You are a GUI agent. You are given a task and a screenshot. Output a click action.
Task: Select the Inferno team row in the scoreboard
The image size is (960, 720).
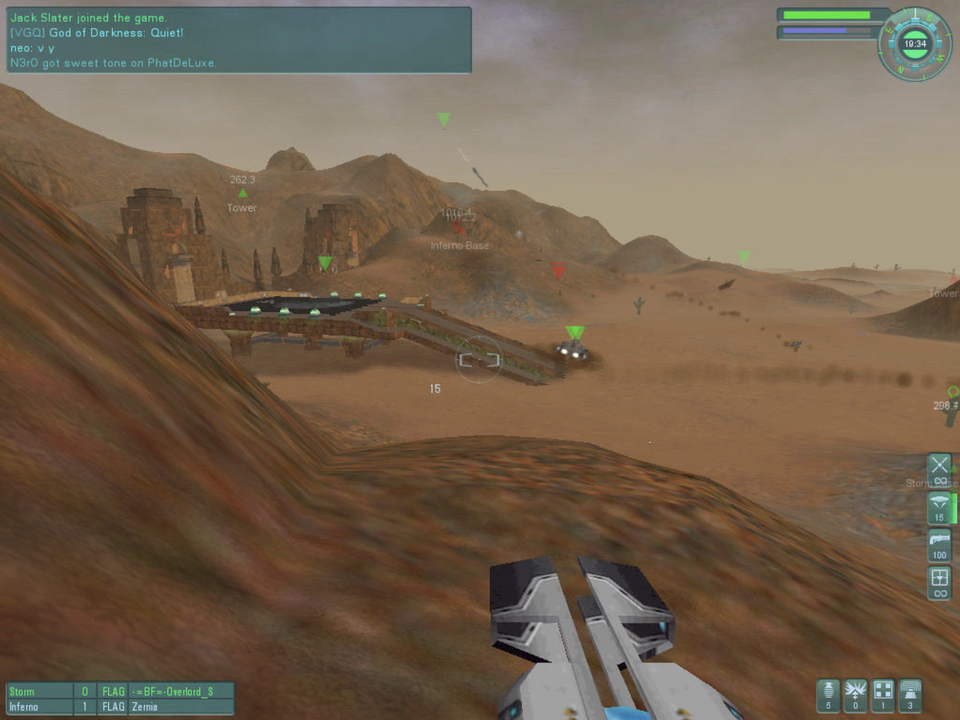[x=120, y=706]
